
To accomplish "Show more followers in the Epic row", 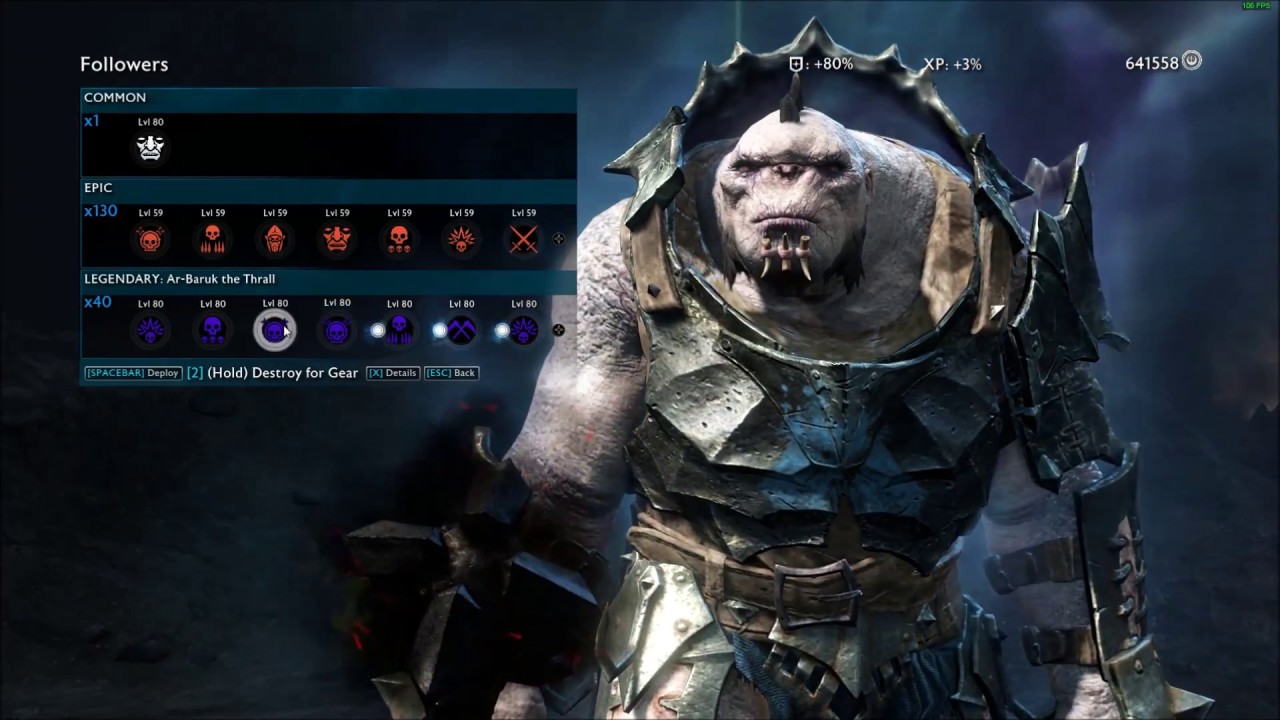I will point(558,239).
